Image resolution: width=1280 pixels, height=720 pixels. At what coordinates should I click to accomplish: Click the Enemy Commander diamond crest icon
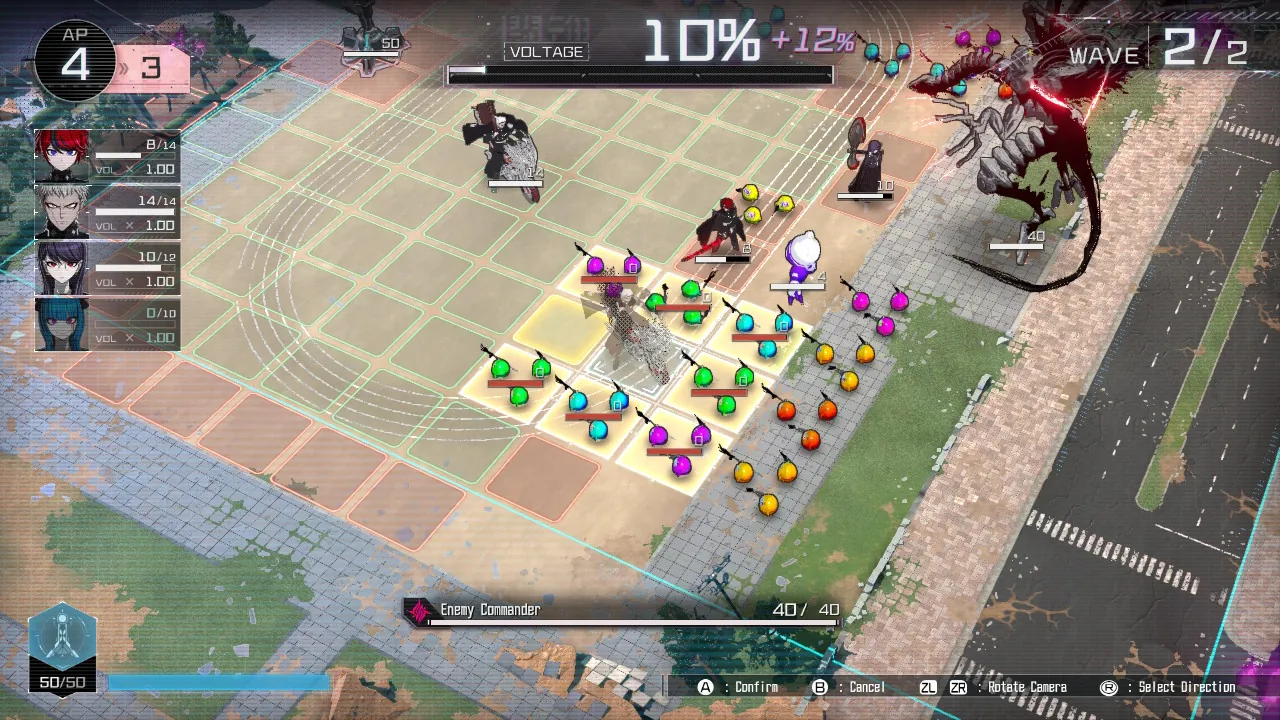[x=417, y=609]
